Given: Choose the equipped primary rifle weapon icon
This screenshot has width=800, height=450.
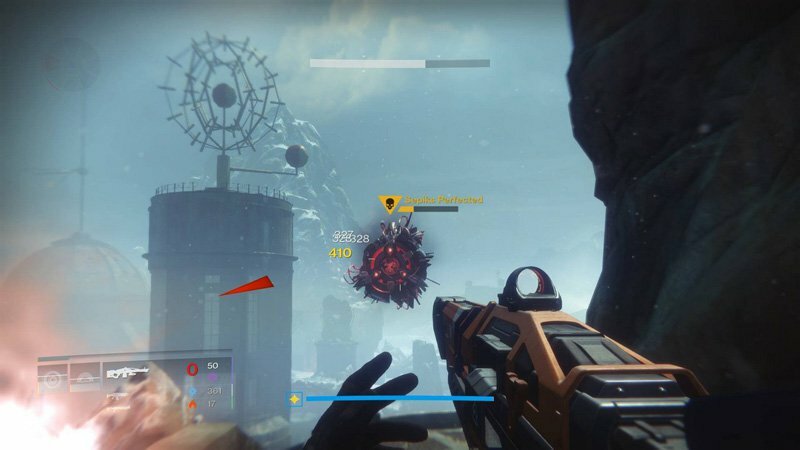Looking at the screenshot, I should click(x=126, y=374).
